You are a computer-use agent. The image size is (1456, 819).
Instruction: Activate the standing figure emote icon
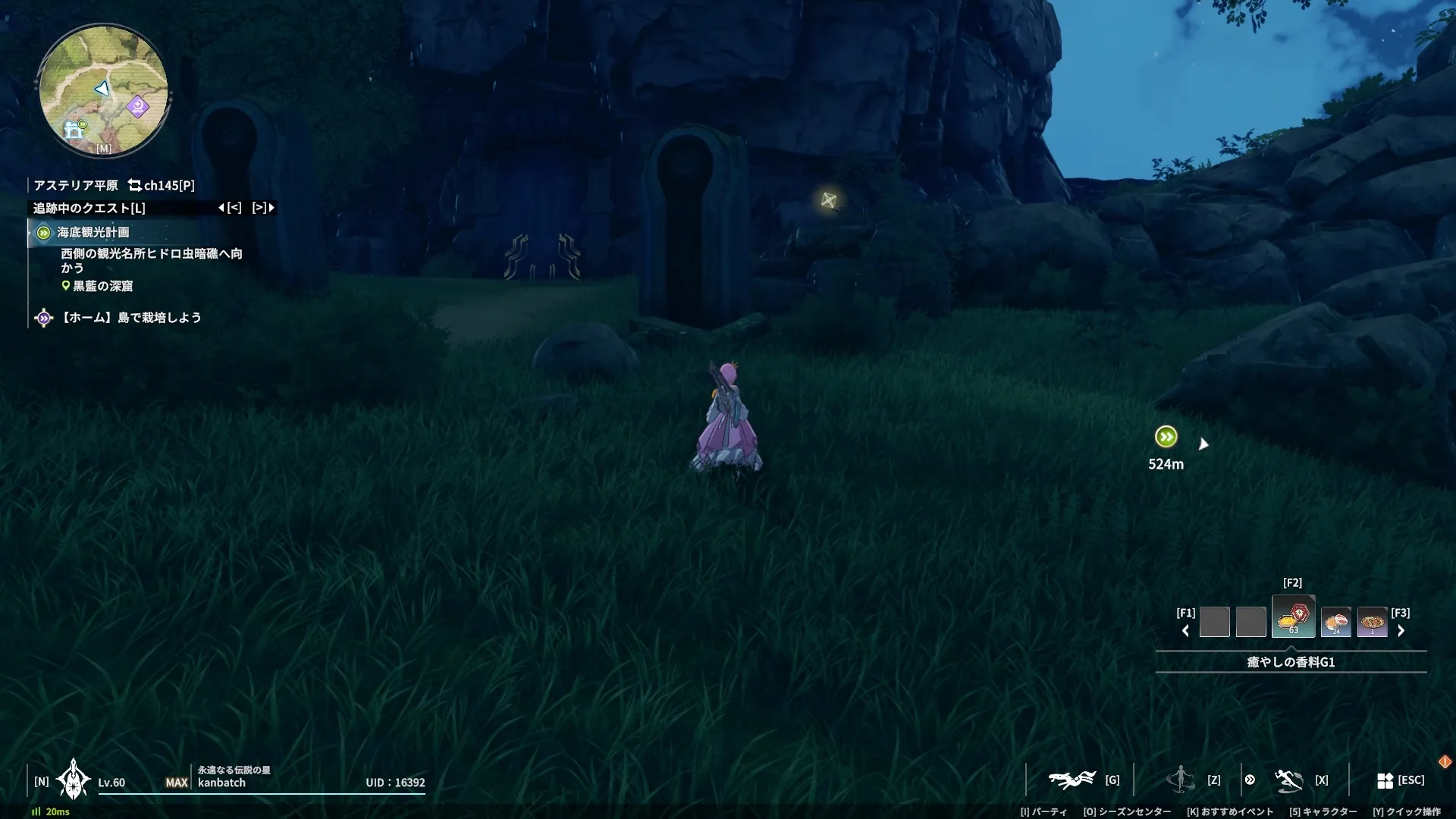point(1180,780)
